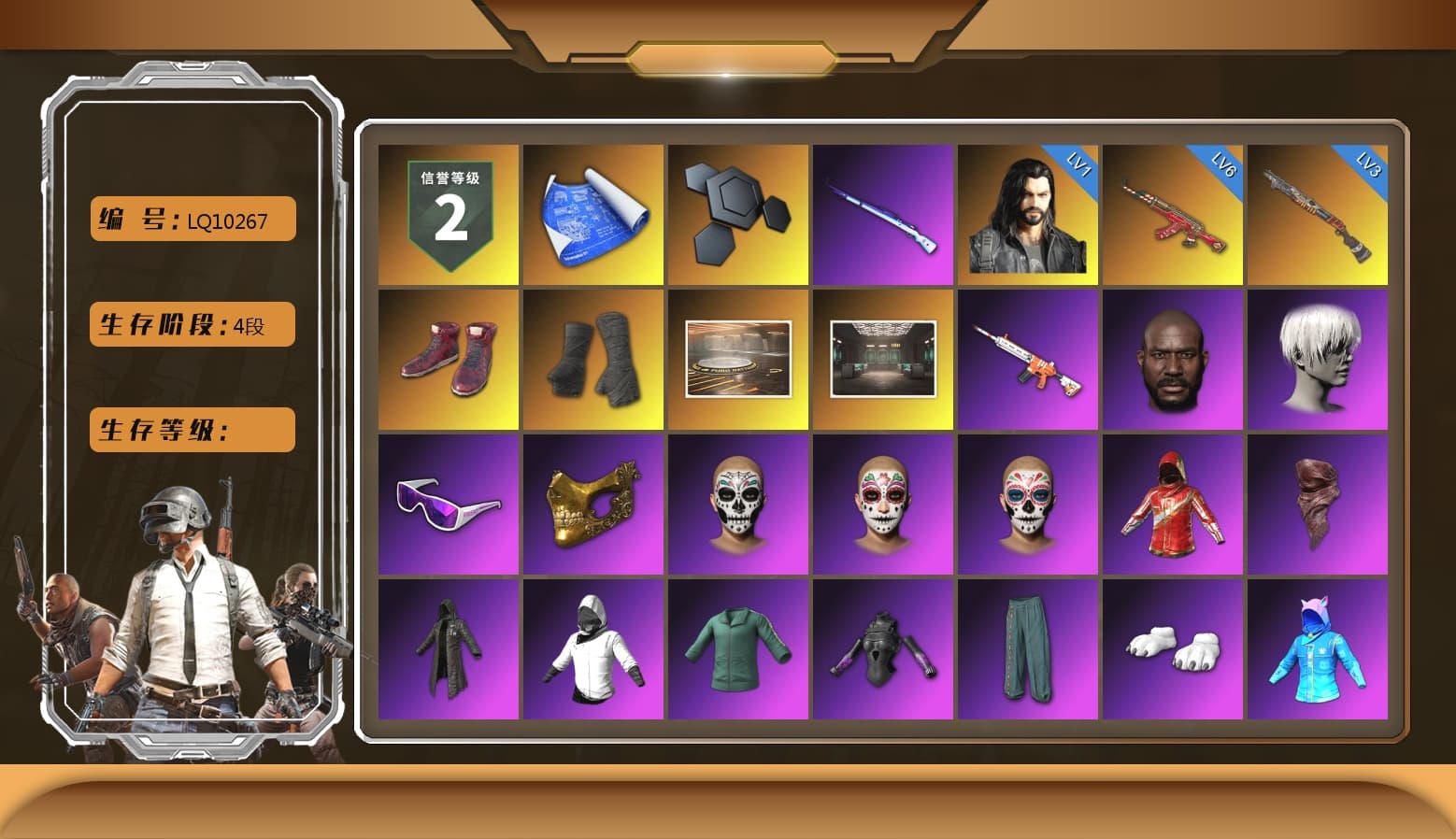1456x839 pixels.
Task: Click the white hoodie item
Action: pos(592,649)
